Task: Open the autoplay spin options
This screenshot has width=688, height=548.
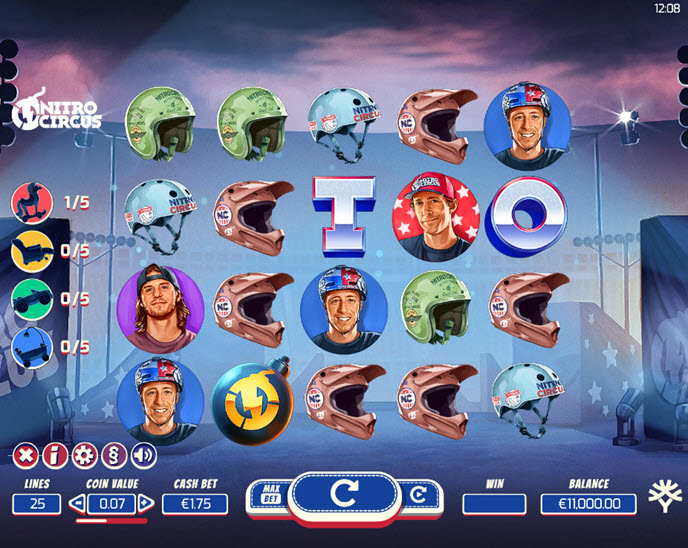Action: 417,495
